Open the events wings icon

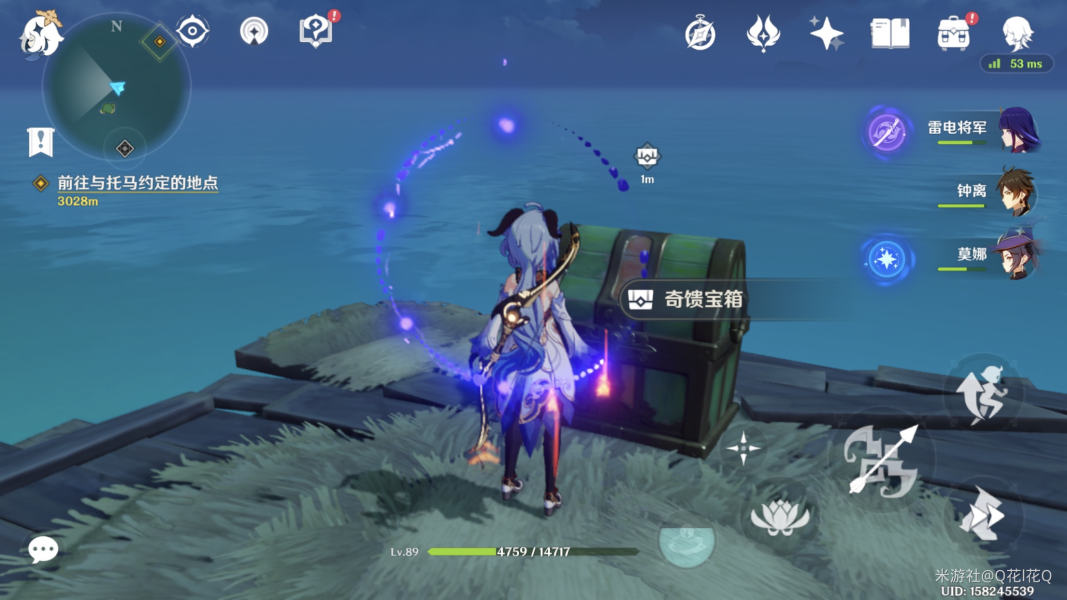point(763,34)
